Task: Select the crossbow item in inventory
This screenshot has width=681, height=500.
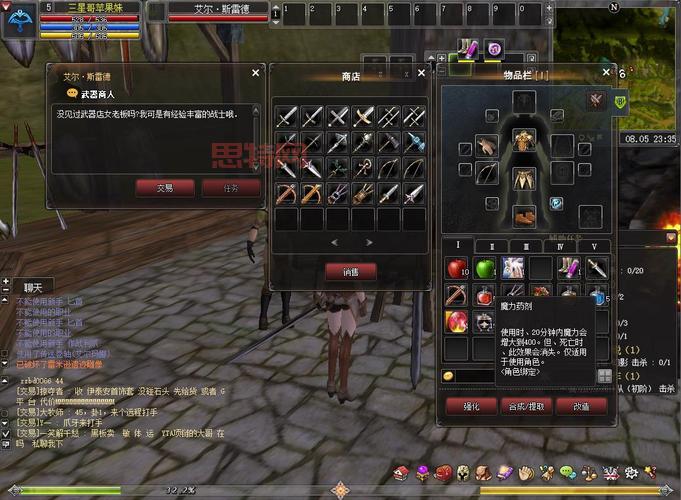Action: click(457, 295)
